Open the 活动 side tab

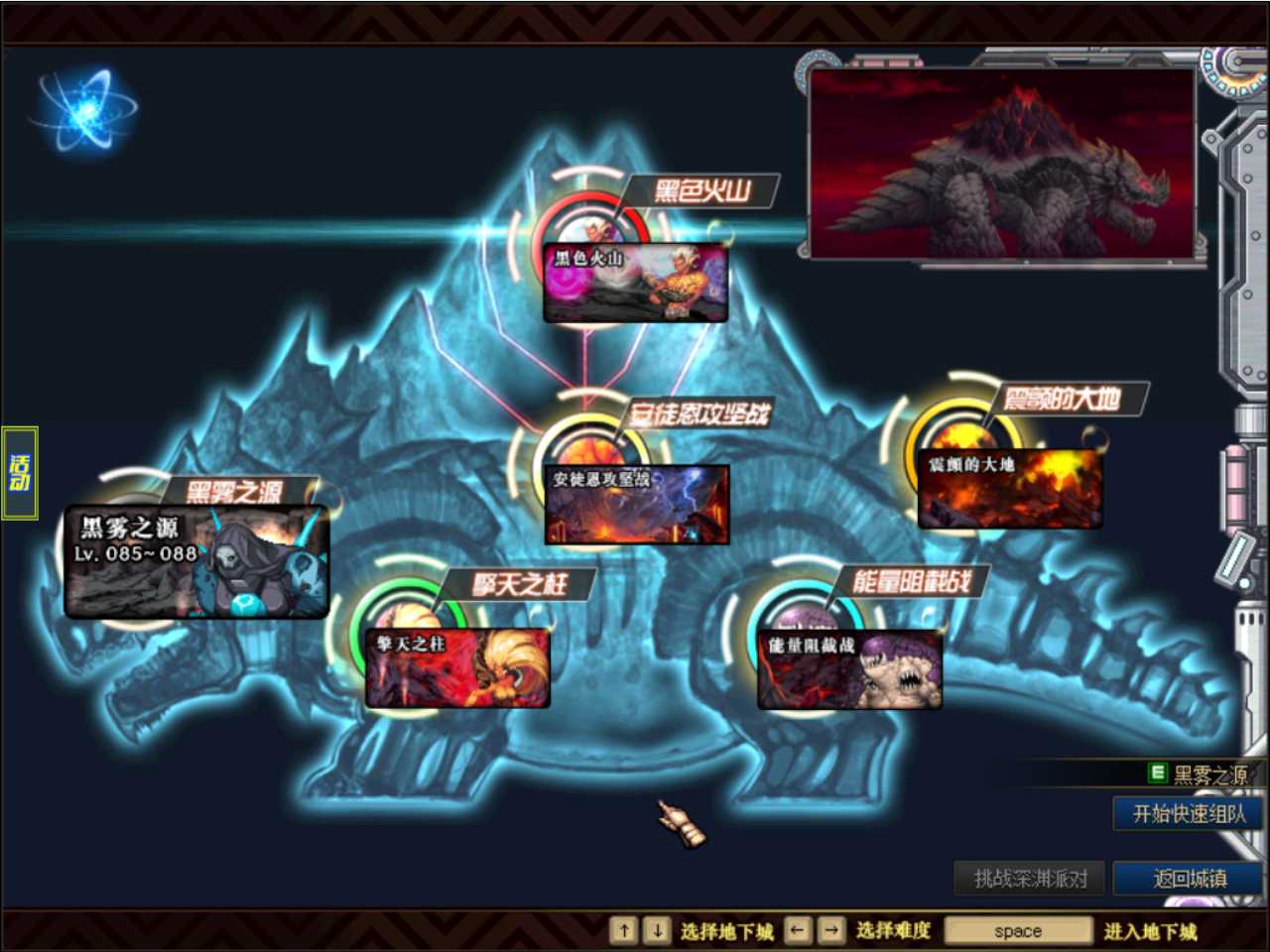click(20, 473)
